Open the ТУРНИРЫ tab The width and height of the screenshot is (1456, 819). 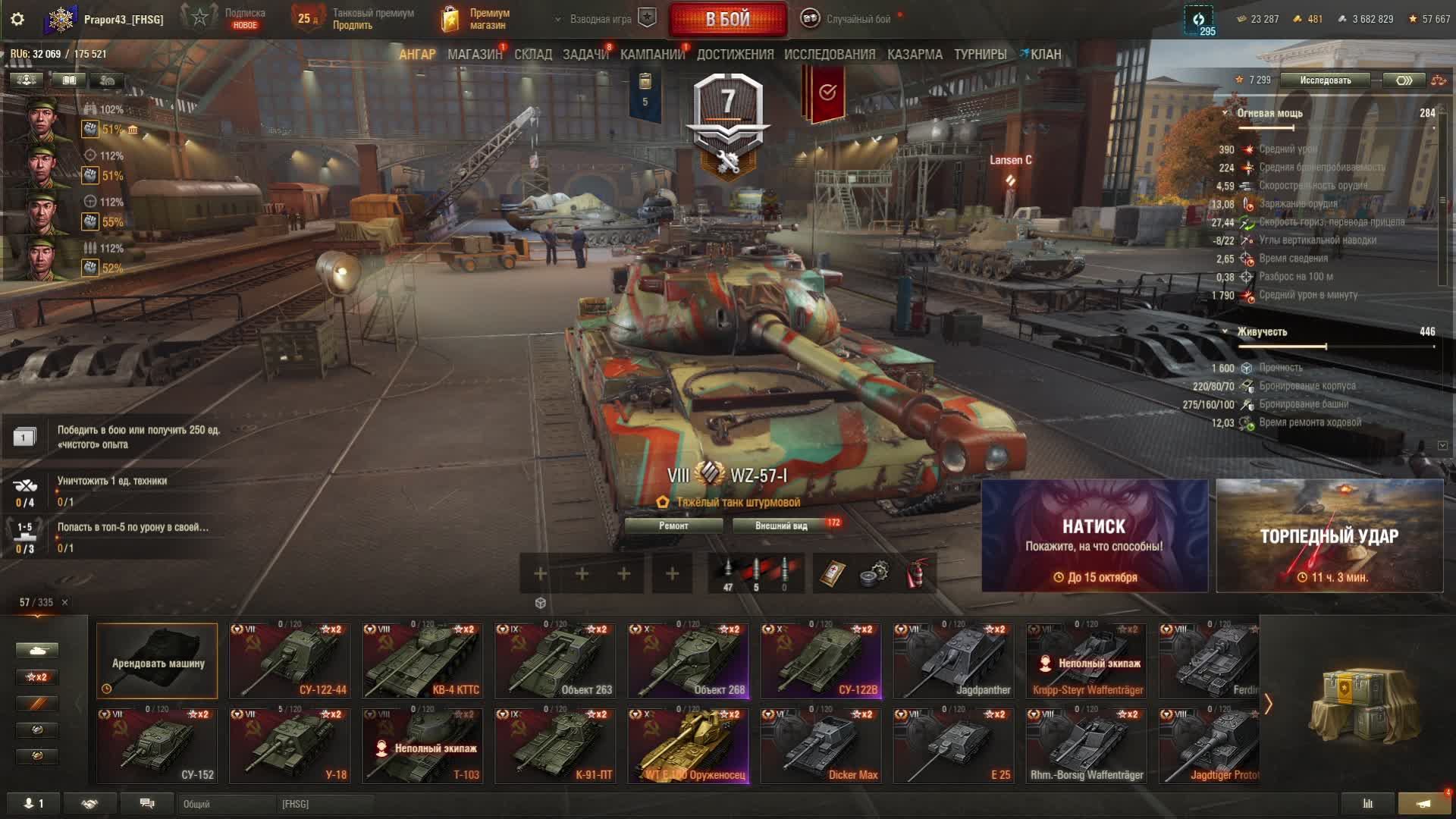point(980,55)
